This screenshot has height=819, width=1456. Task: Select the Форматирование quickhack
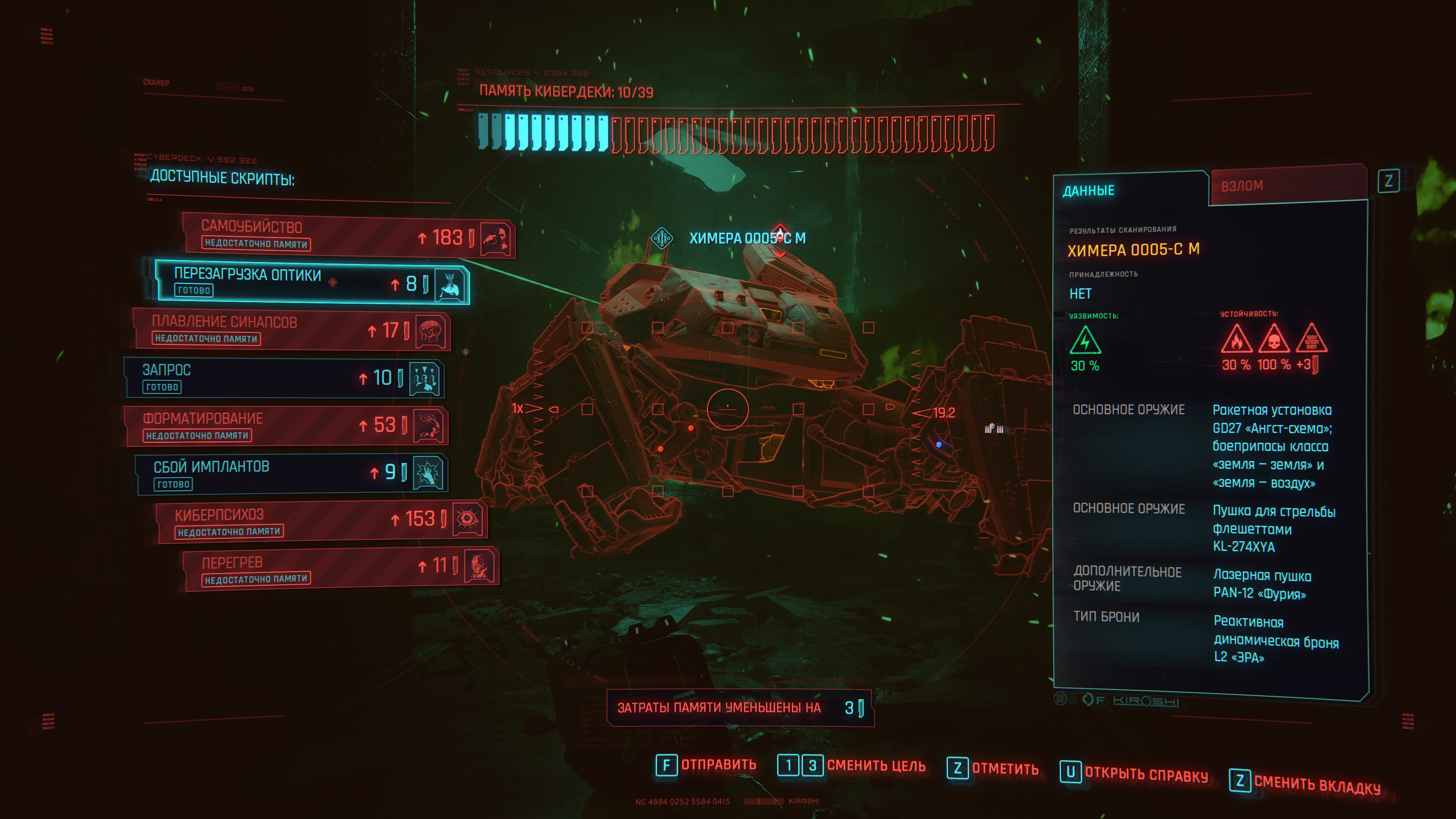[x=285, y=425]
